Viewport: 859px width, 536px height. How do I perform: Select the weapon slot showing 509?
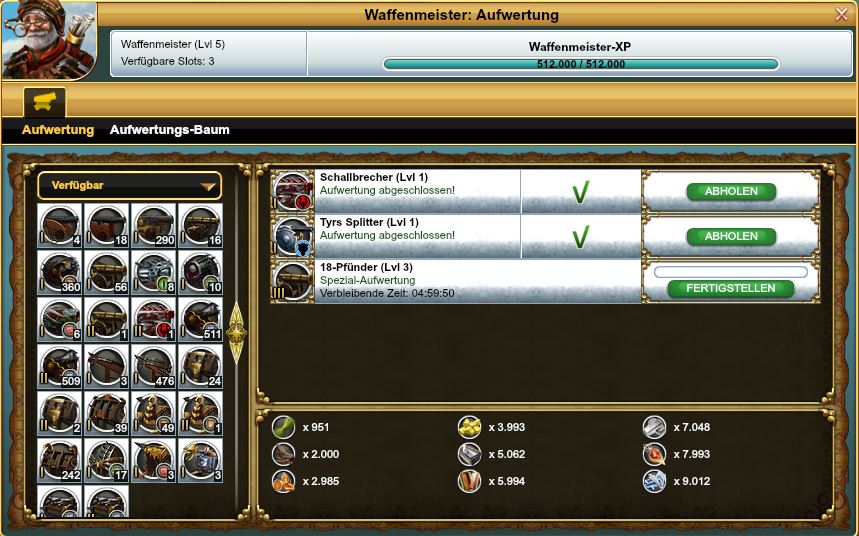(60, 366)
